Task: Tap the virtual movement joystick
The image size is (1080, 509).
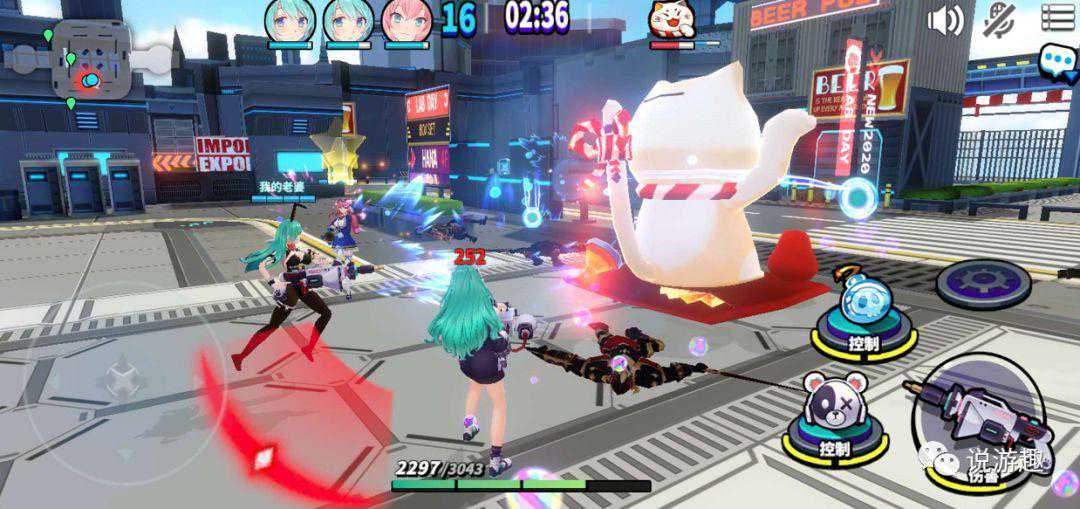Action: [122, 378]
